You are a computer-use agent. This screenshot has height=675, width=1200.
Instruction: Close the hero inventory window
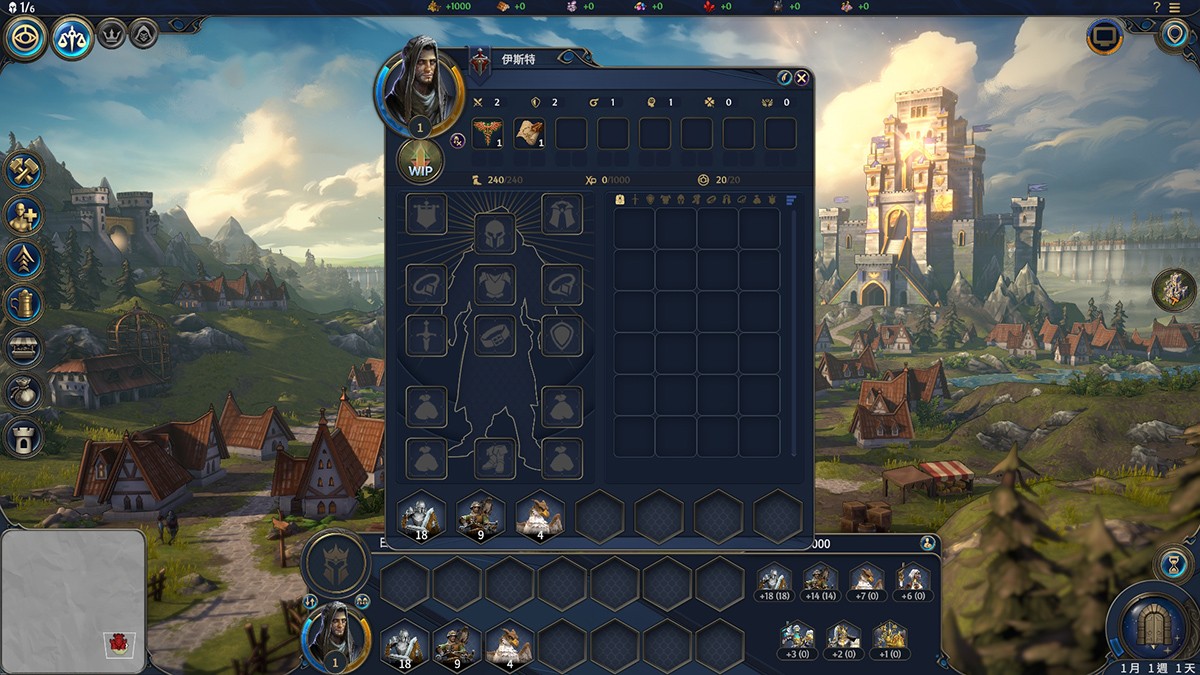[x=801, y=78]
